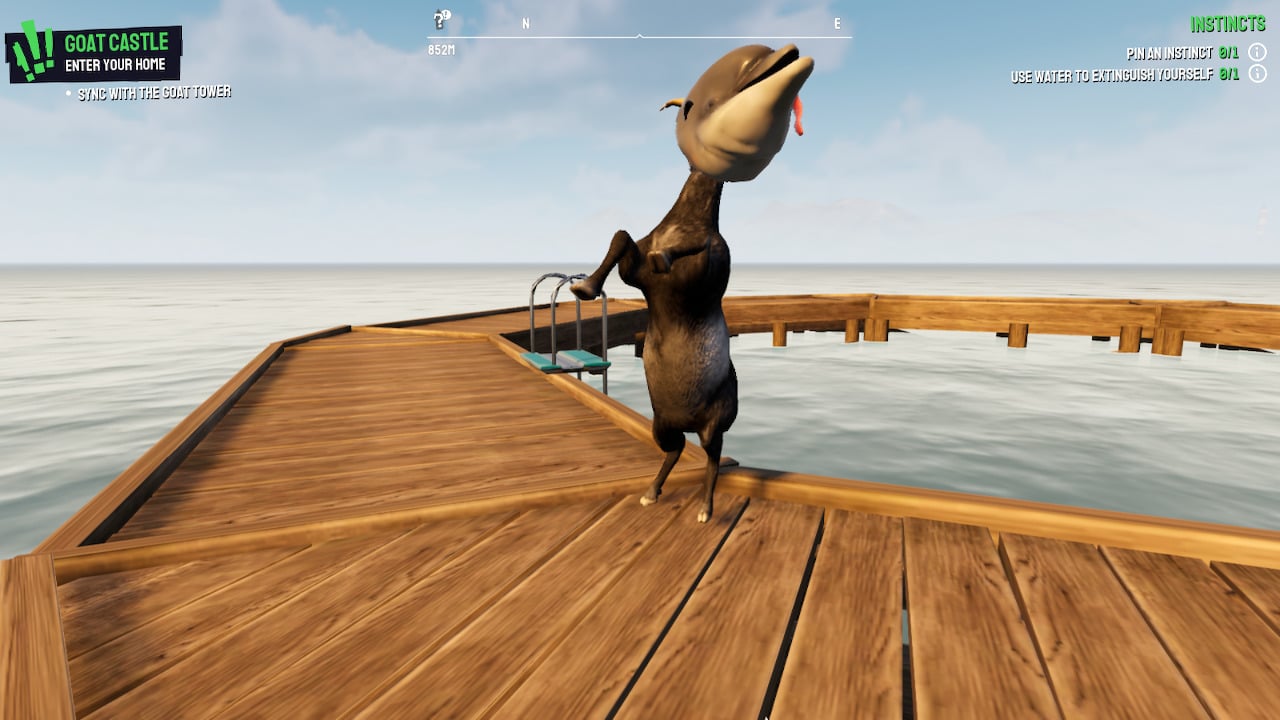
Task: Select the small skull badge on the waypoint marker
Action: (x=447, y=14)
